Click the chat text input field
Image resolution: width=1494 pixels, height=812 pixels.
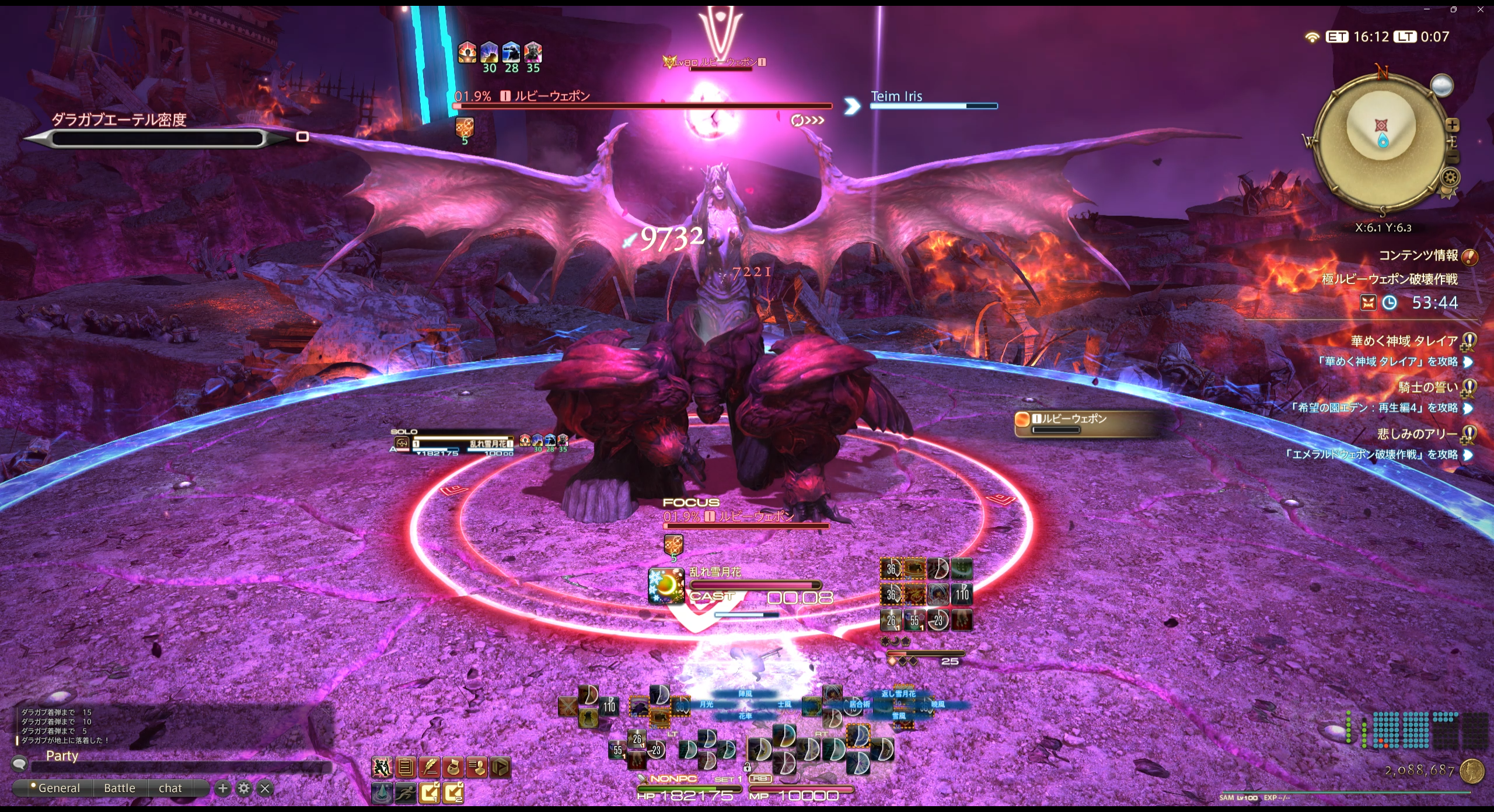click(181, 767)
